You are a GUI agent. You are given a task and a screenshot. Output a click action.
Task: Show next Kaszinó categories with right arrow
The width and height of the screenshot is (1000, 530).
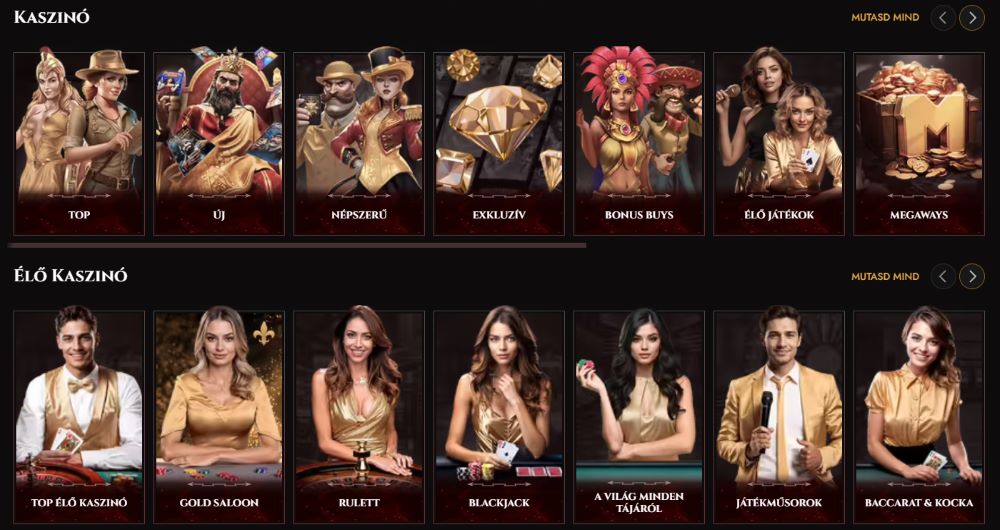(x=972, y=18)
